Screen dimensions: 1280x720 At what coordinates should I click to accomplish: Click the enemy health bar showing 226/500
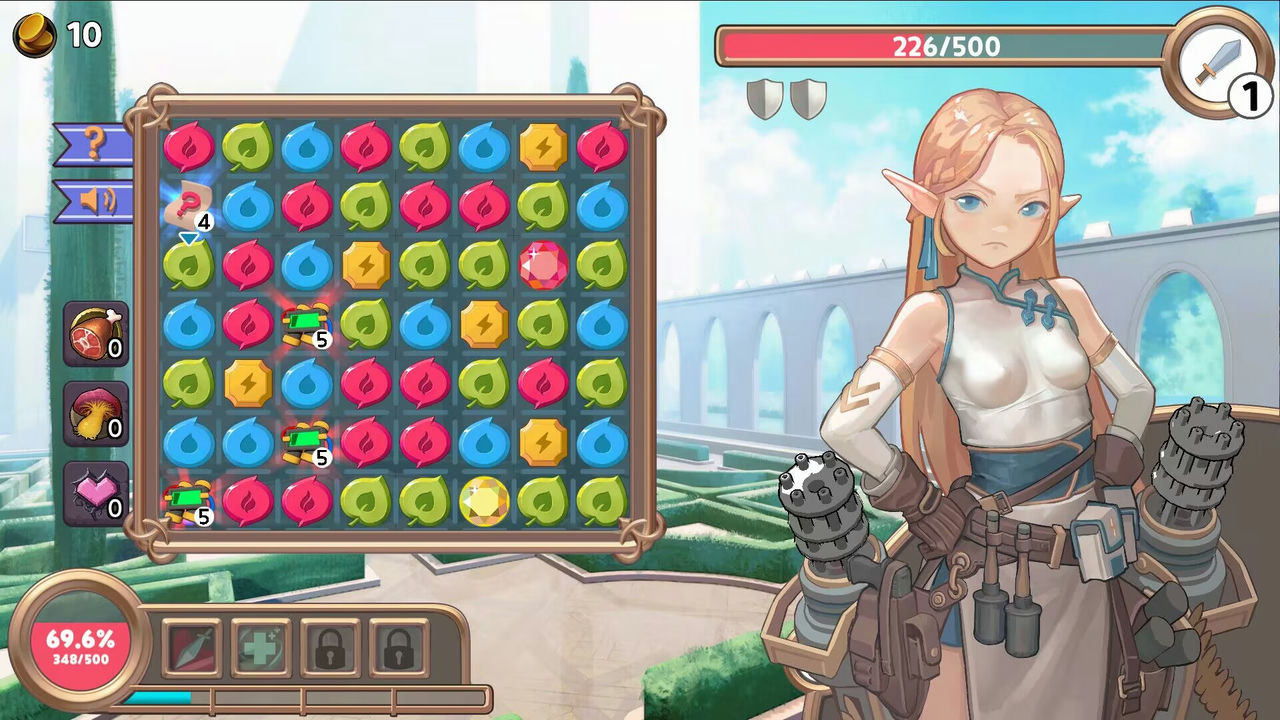945,45
